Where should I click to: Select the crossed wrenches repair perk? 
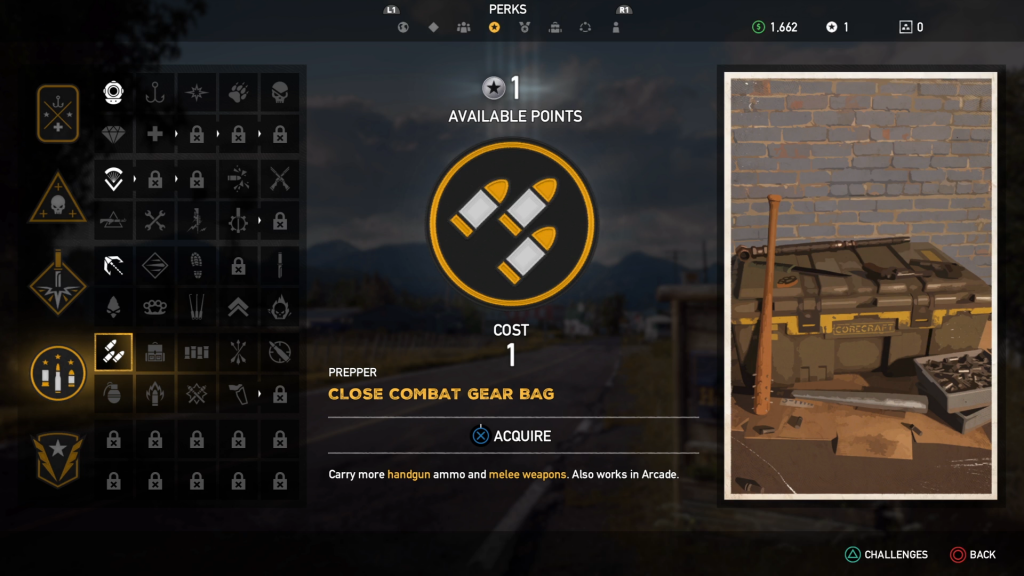click(x=155, y=220)
